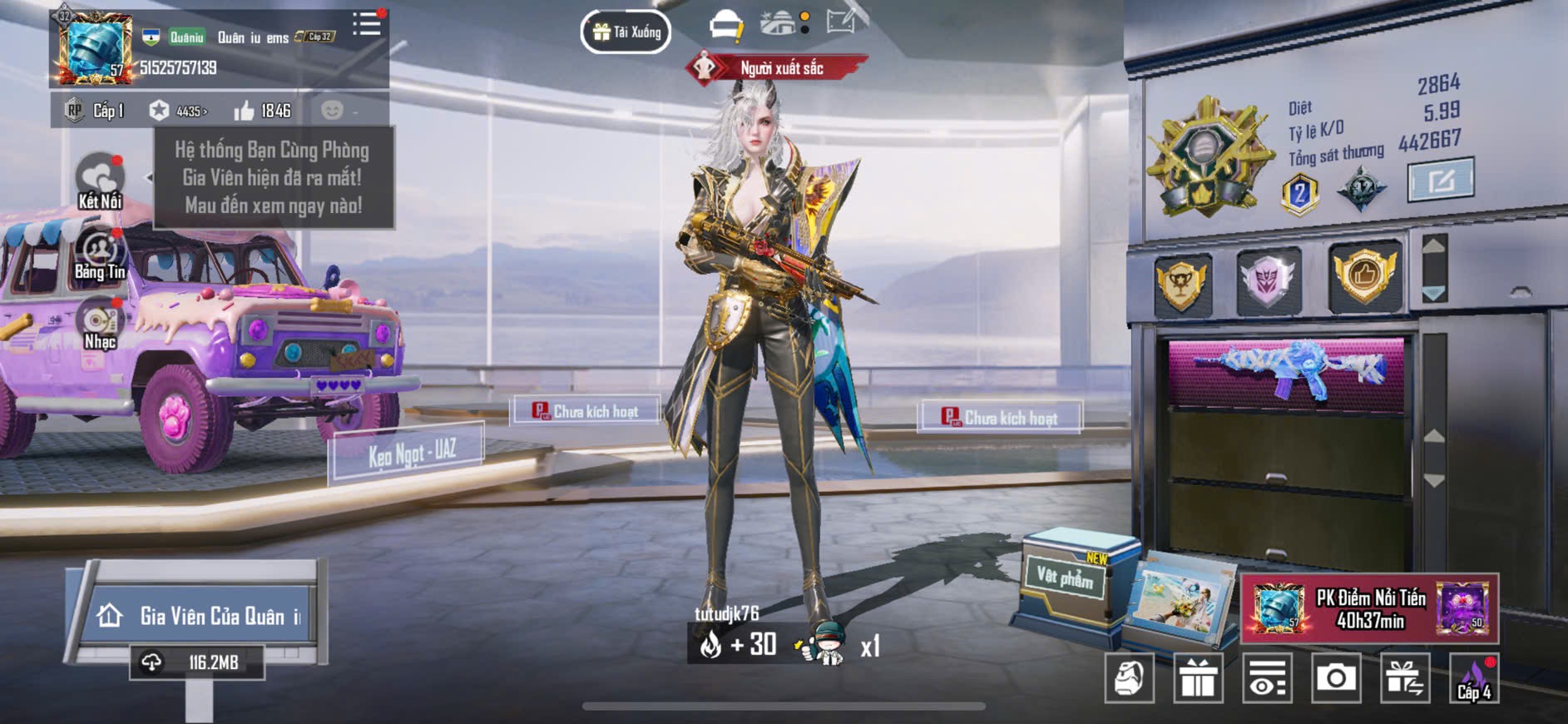Viewport: 1568px width, 724px height.
Task: Select the pink Decepticon badge
Action: click(x=1268, y=280)
